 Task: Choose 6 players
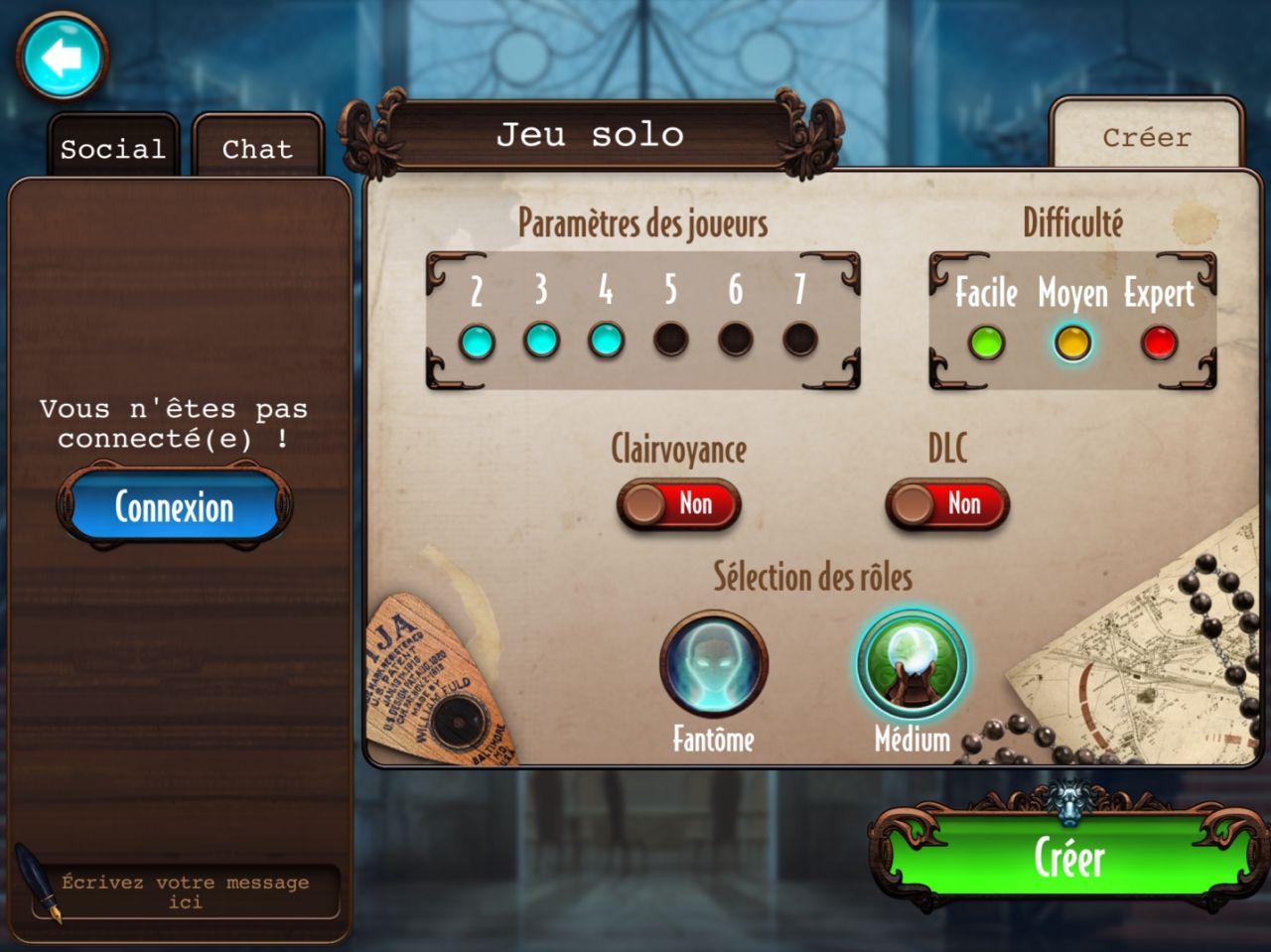pyautogui.click(x=736, y=340)
